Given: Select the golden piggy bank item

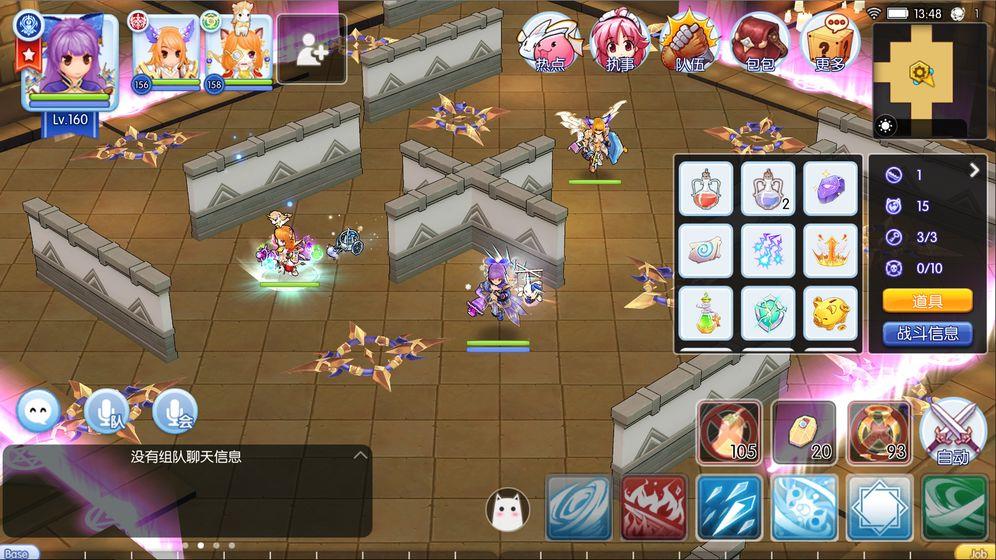Looking at the screenshot, I should pyautogui.click(x=831, y=314).
